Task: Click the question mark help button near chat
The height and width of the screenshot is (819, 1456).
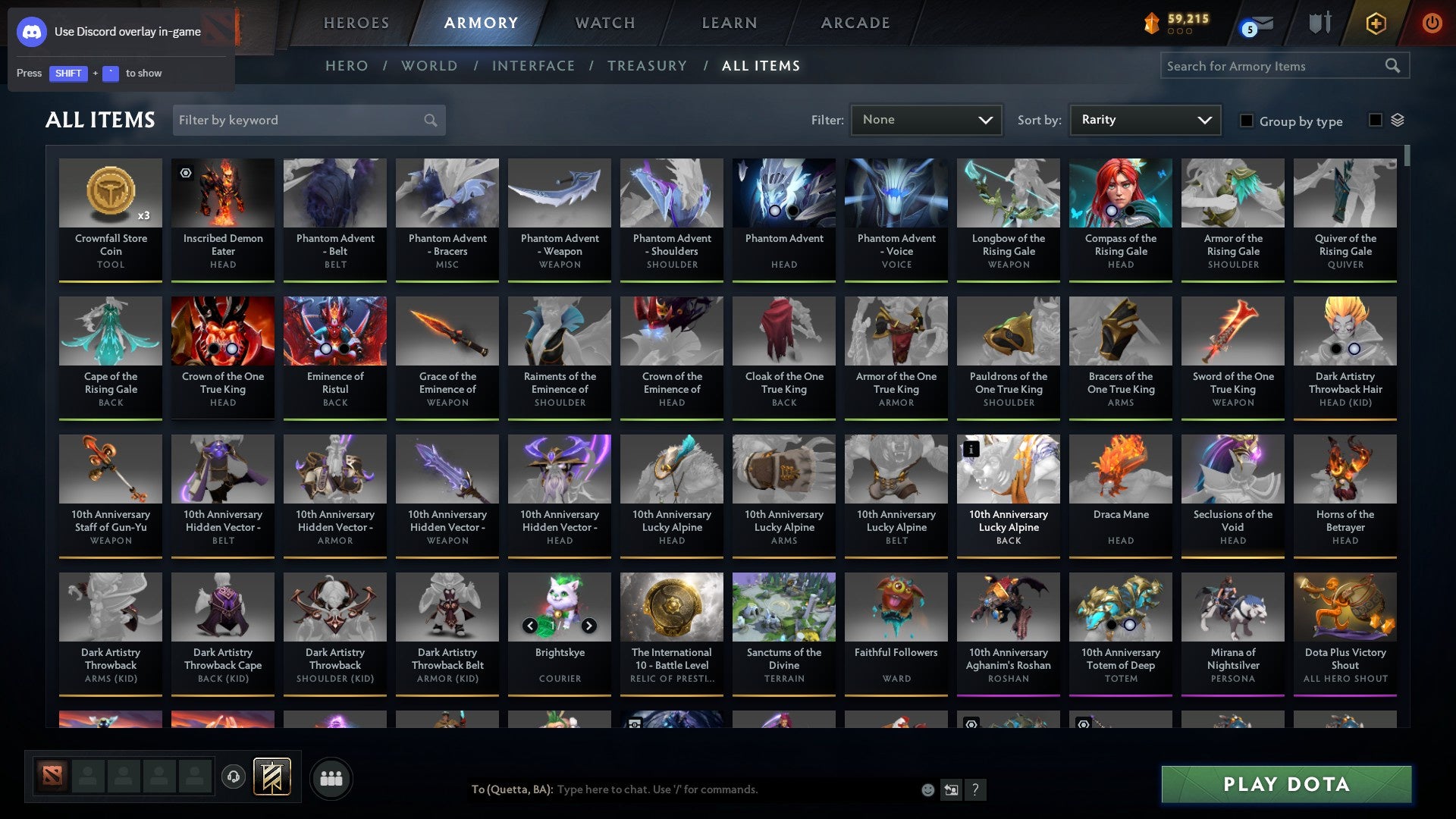Action: tap(975, 789)
